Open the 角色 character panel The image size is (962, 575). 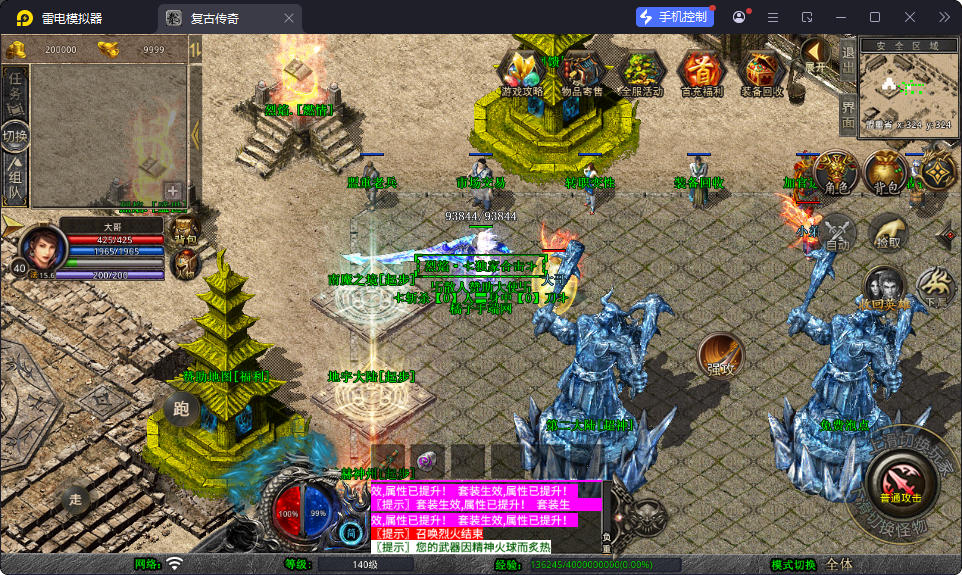coord(836,172)
